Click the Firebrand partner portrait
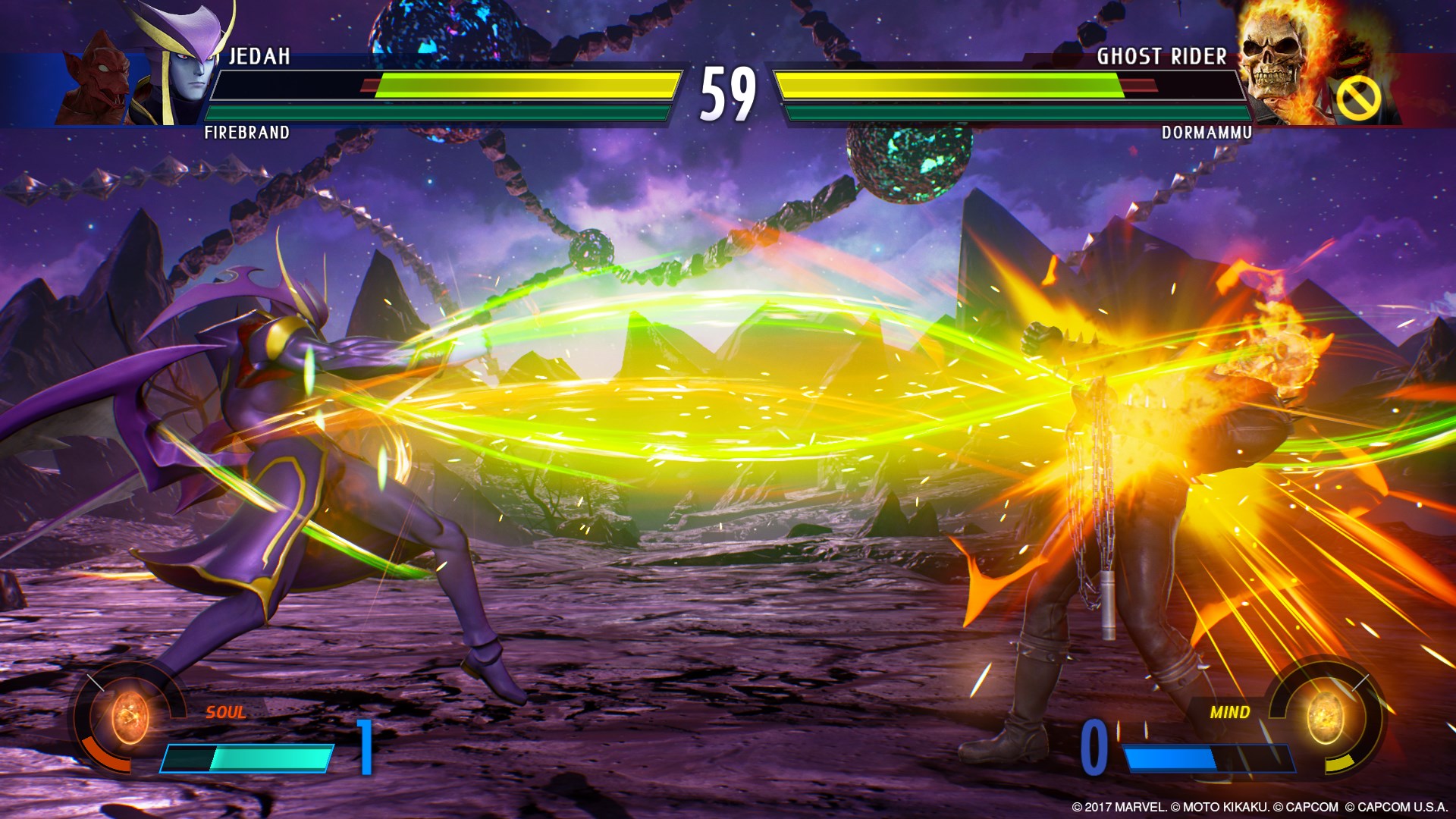This screenshot has width=1456, height=819. tap(101, 83)
